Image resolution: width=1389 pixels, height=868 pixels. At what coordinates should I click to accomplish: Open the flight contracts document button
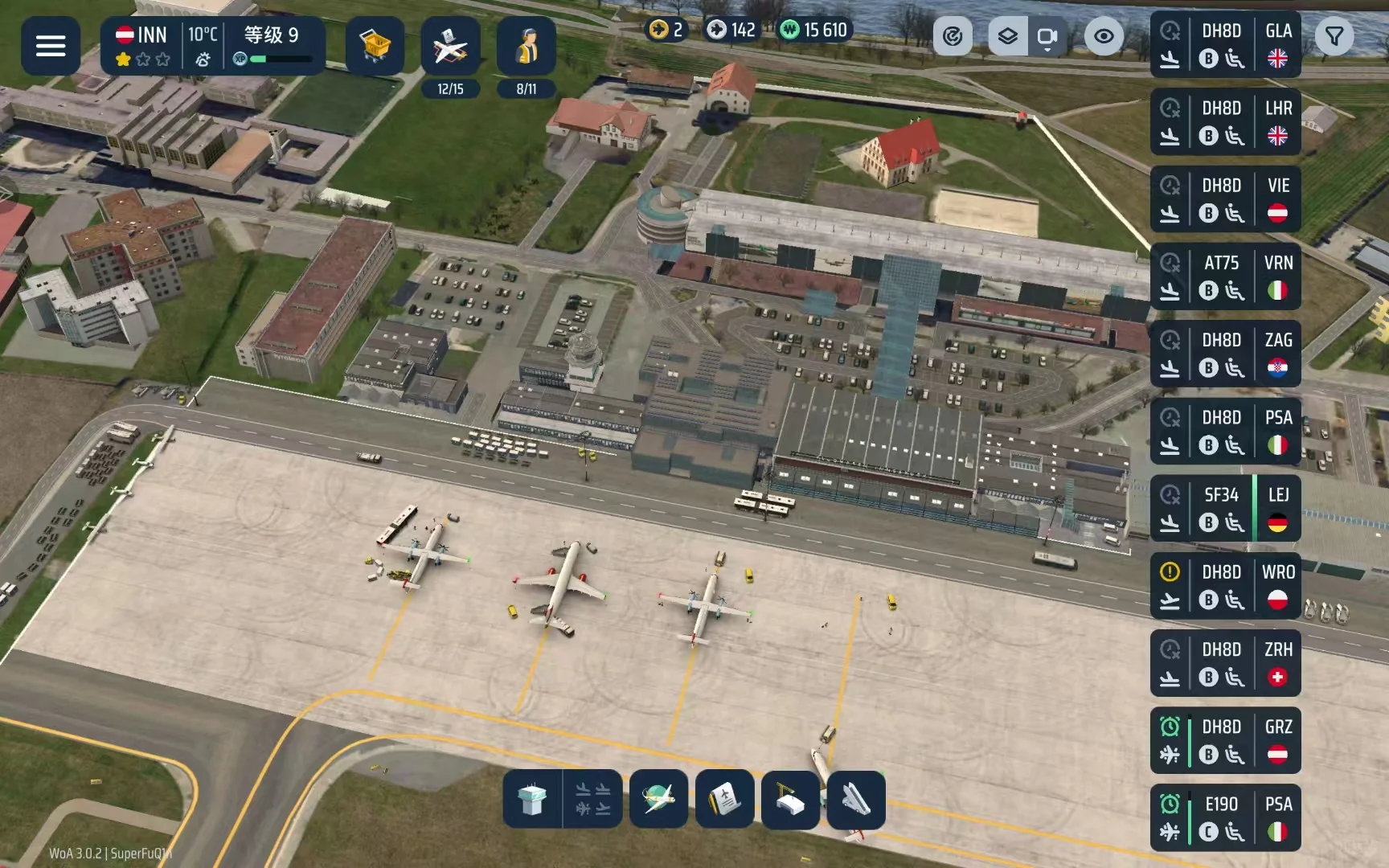coord(724,799)
